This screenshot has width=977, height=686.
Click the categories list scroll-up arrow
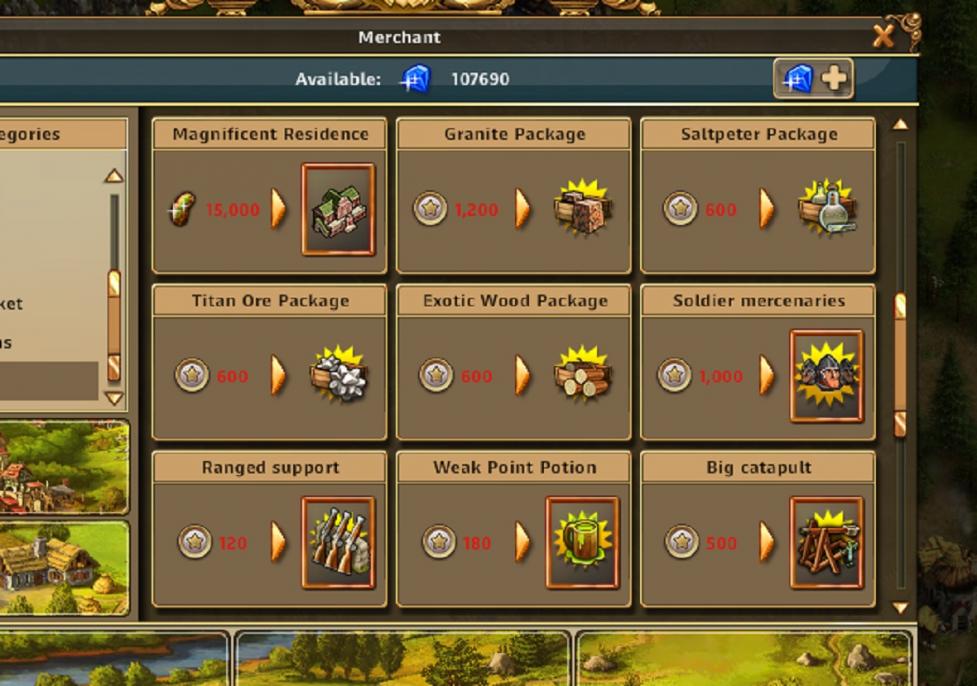coord(114,176)
